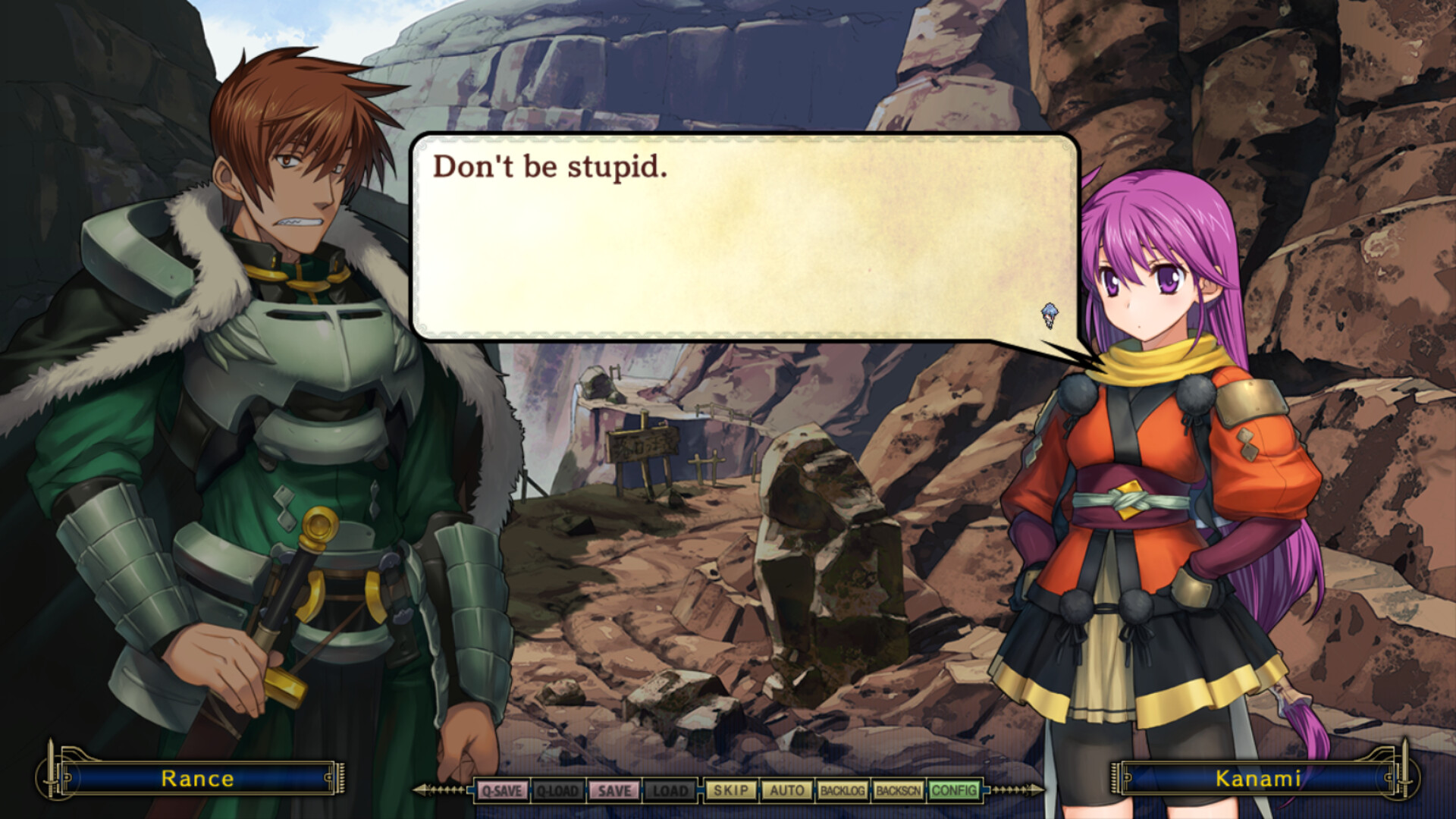Open the BACKLOG text history
This screenshot has width=1456, height=819.
point(842,790)
